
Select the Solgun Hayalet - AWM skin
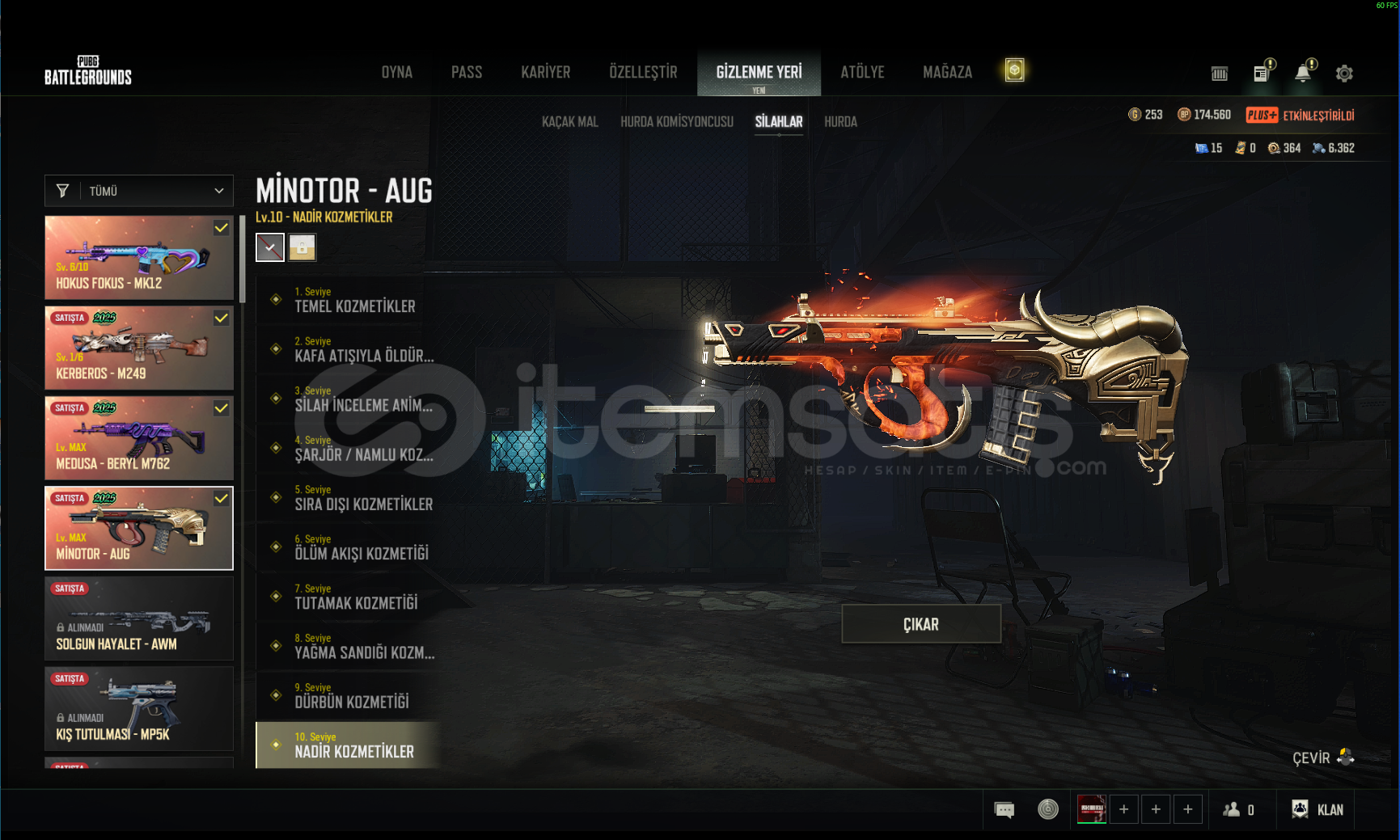(x=139, y=618)
